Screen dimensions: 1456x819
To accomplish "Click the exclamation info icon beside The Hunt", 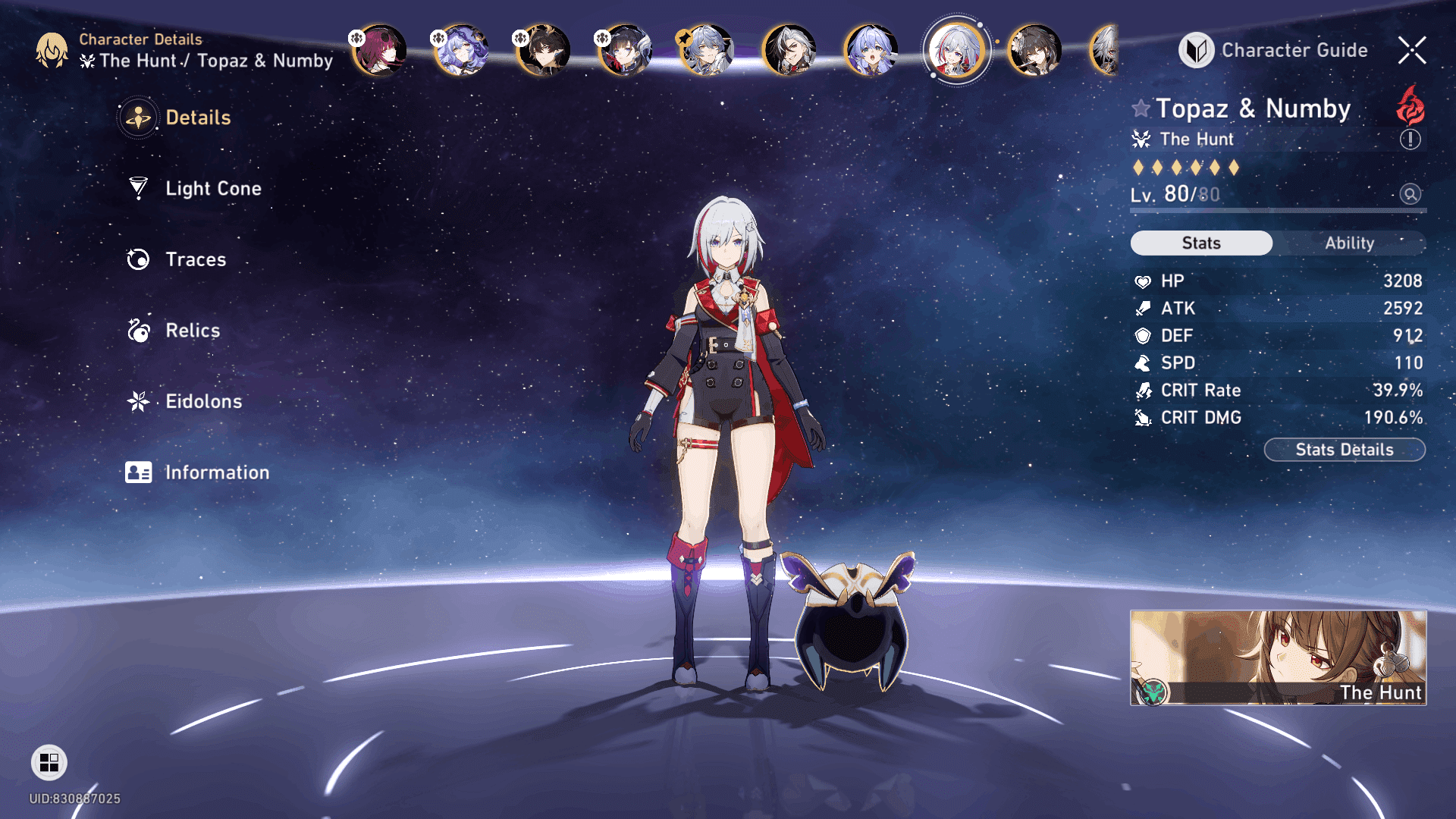I will pyautogui.click(x=1410, y=140).
